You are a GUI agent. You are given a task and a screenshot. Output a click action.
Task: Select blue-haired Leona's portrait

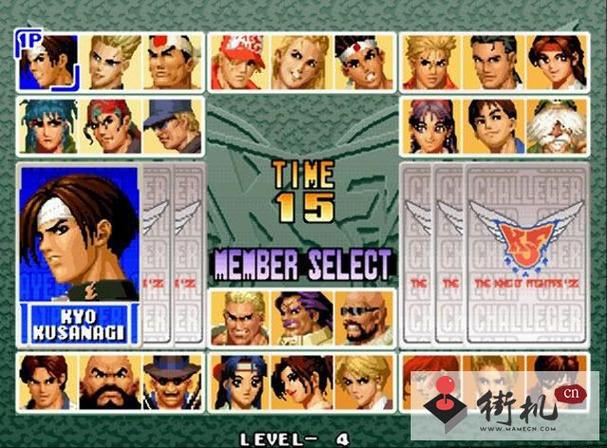pyautogui.click(x=47, y=126)
